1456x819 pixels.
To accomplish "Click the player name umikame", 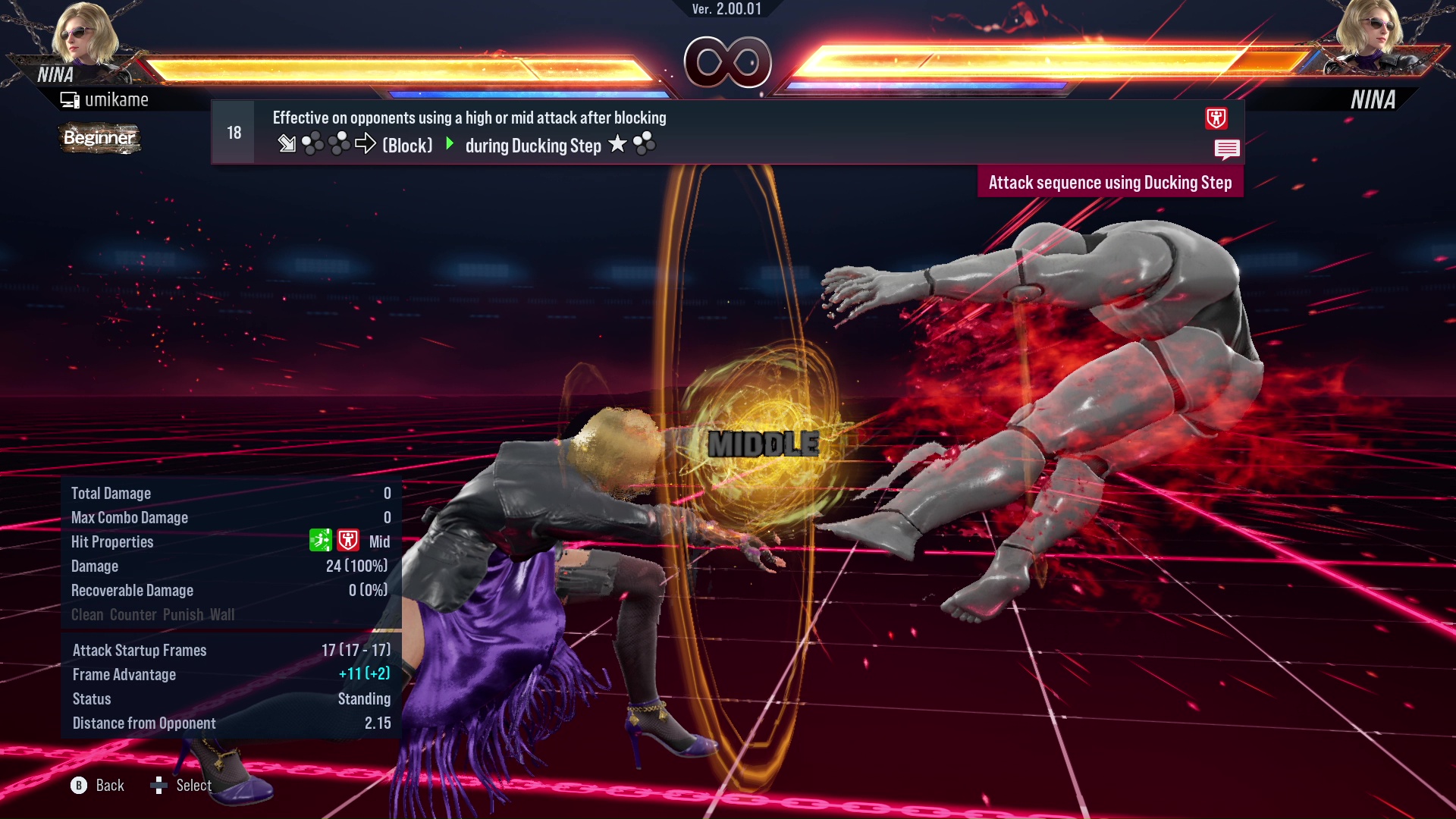I will [118, 99].
